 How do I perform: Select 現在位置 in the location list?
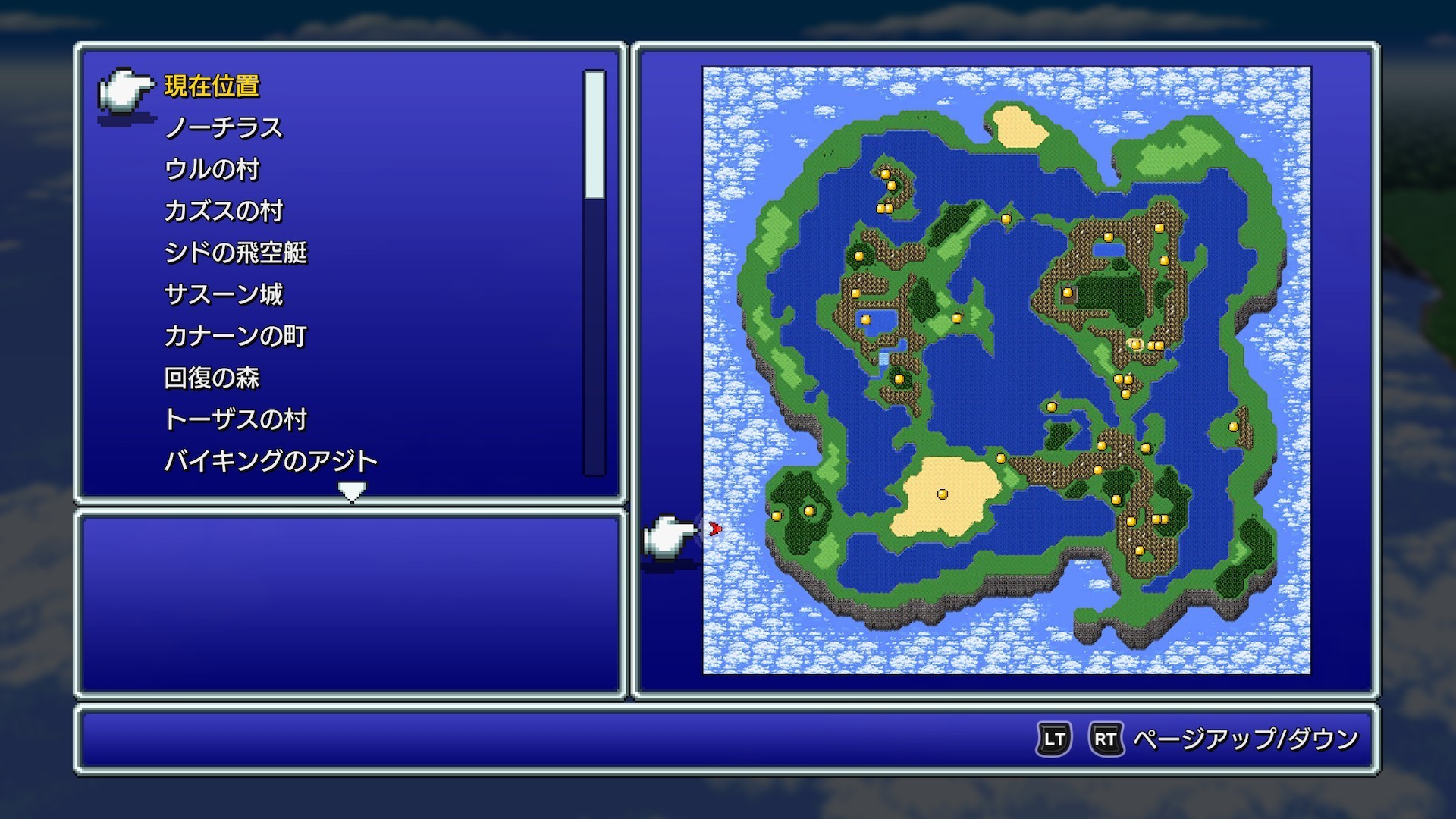click(x=212, y=86)
